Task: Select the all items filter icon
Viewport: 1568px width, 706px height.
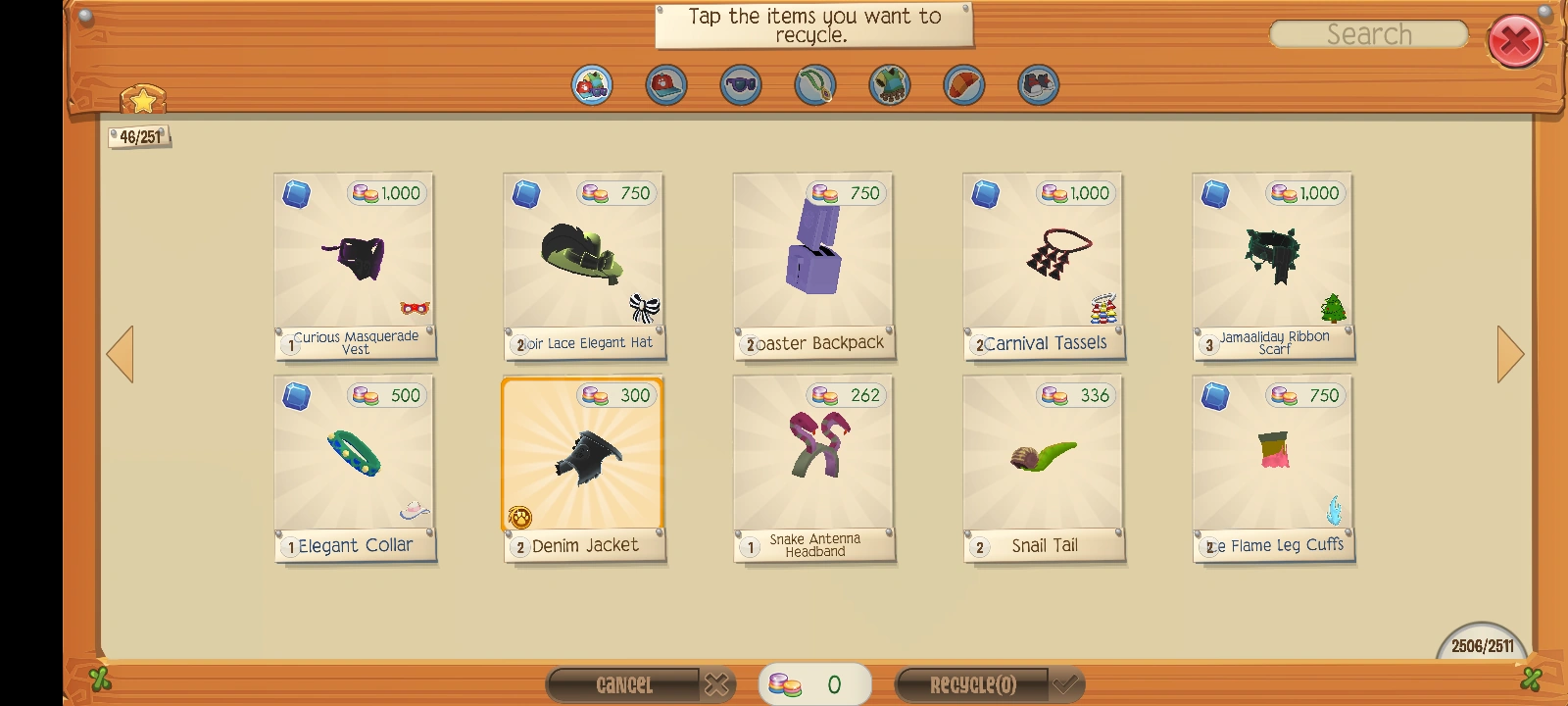Action: point(591,85)
